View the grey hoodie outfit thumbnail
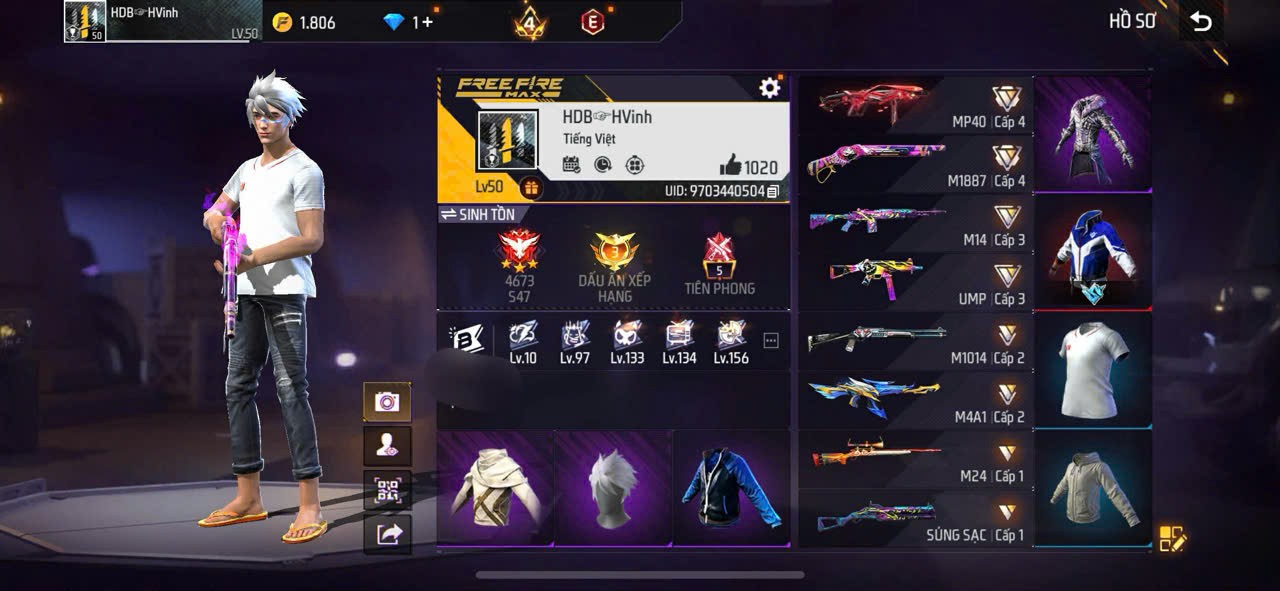Viewport: 1280px width, 591px height. pyautogui.click(x=1092, y=487)
